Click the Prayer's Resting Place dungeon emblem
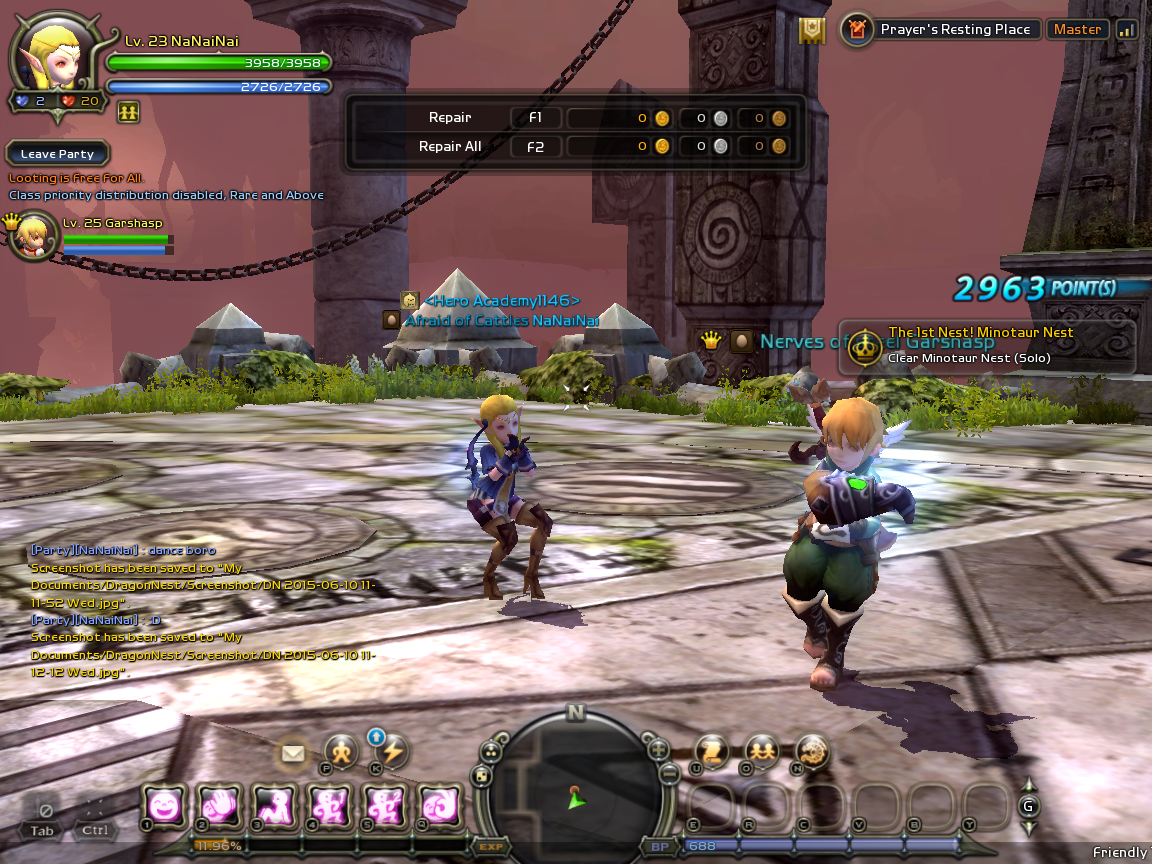This screenshot has height=864, width=1152. [856, 30]
